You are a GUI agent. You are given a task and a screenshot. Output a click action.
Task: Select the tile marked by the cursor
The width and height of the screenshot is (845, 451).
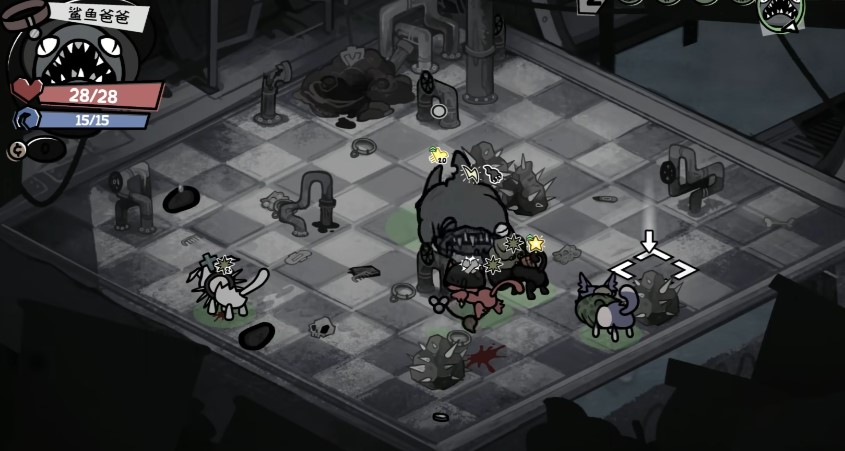653,270
